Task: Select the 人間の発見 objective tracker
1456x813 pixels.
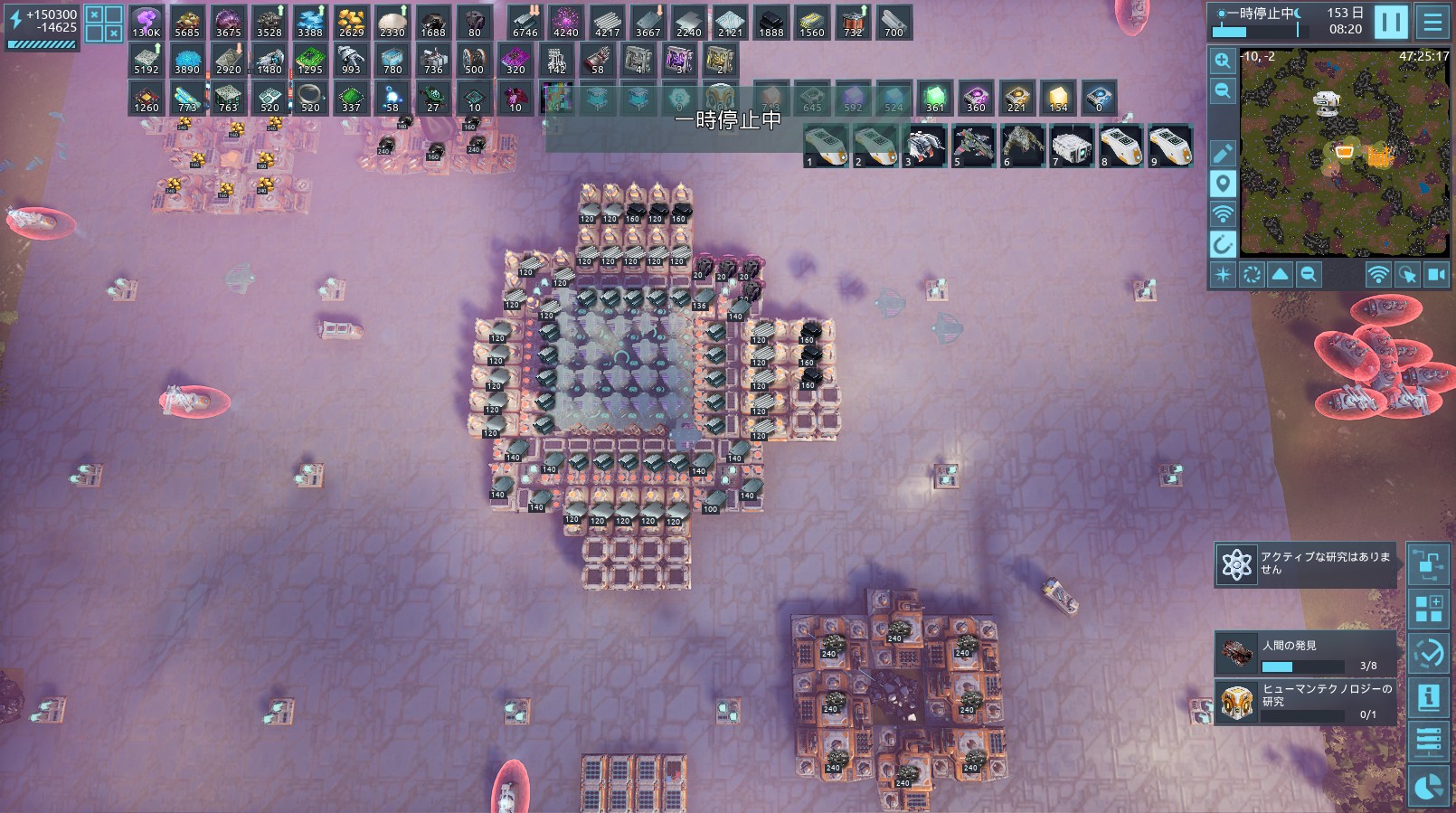Action: [x=1306, y=654]
